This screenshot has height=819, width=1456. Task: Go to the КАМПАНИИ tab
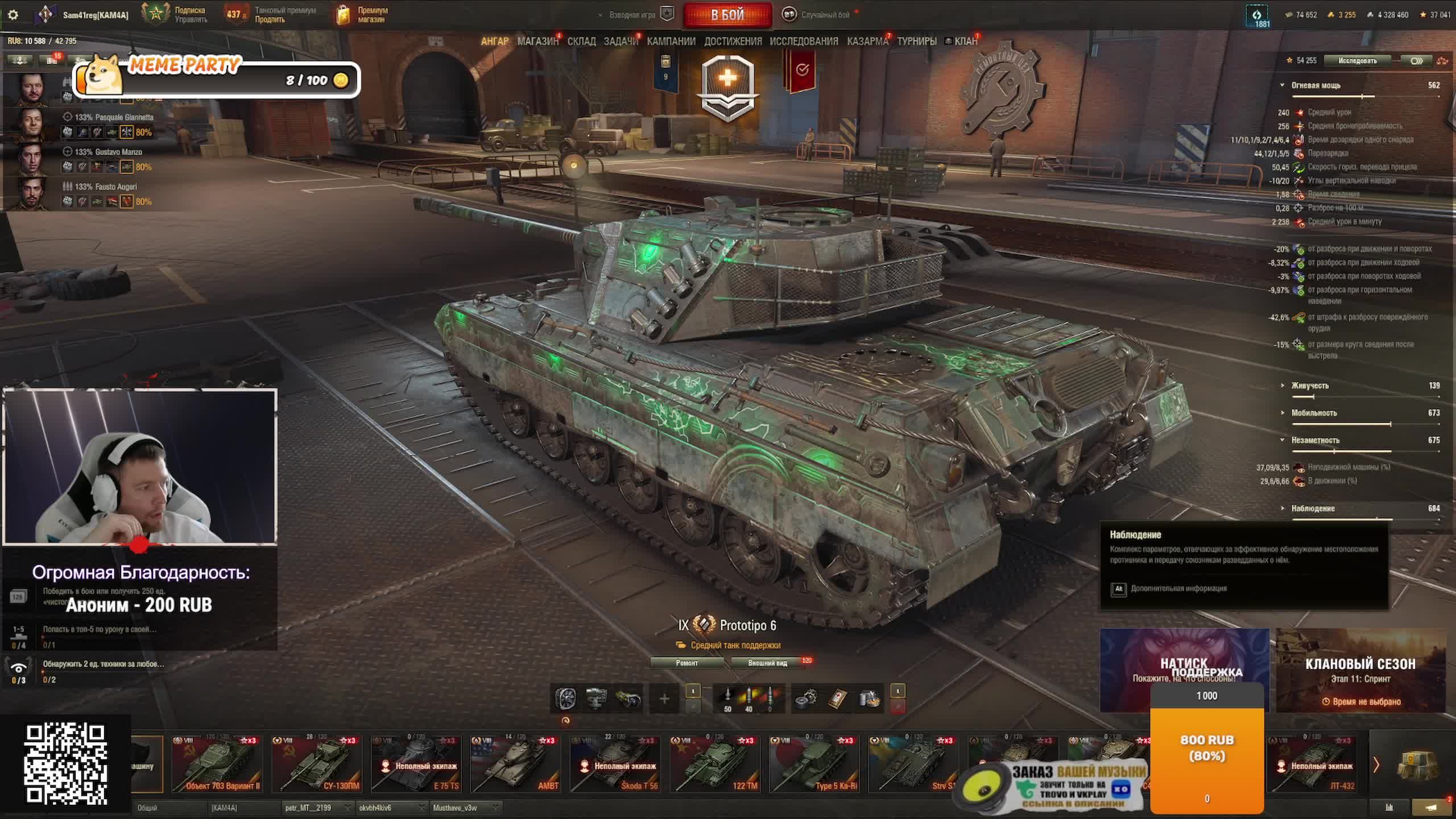pos(671,42)
